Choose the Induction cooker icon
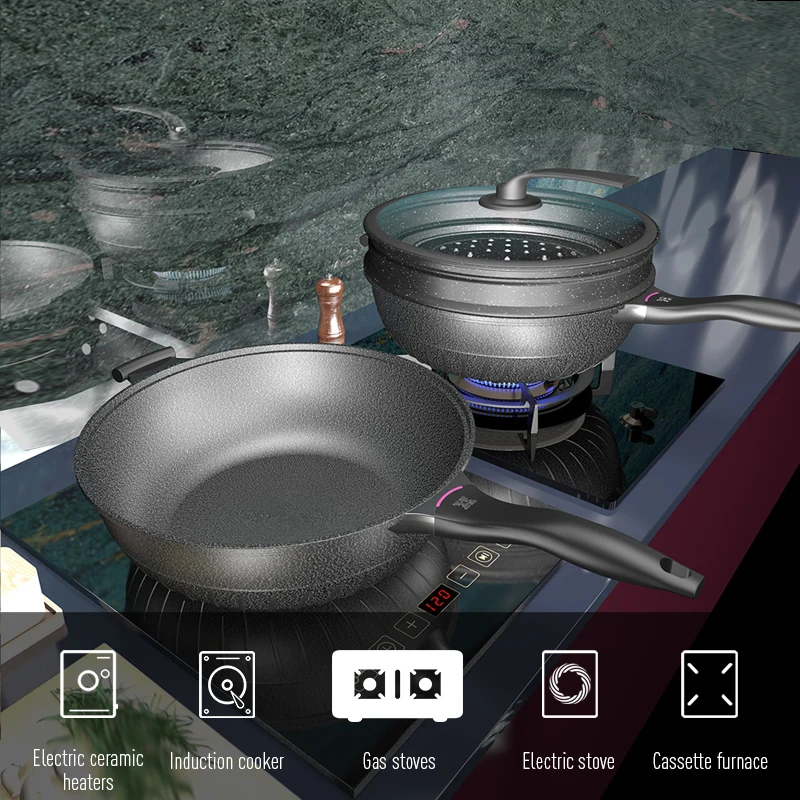The height and width of the screenshot is (800, 800). point(227,684)
